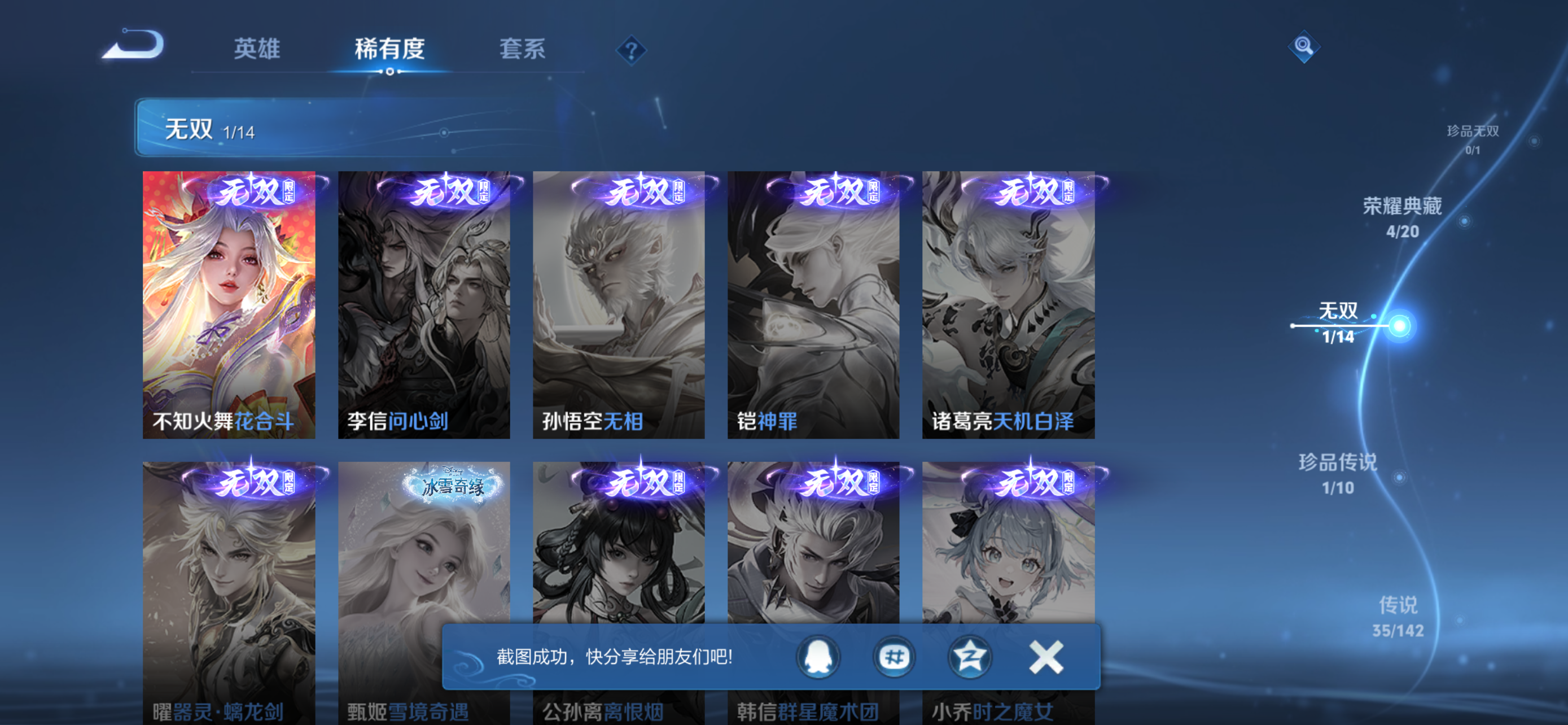
Task: Switch to the 英雄 tab
Action: point(256,50)
